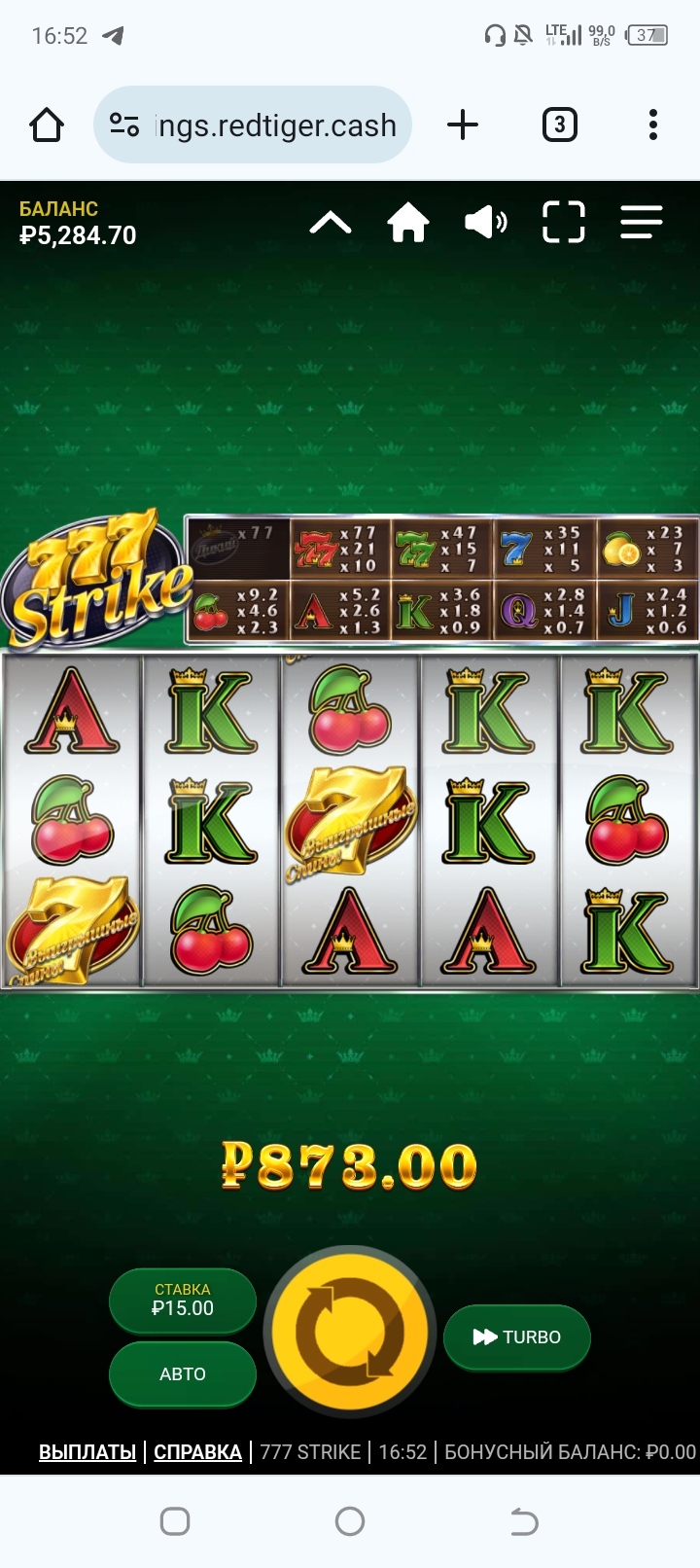Toggle TURBO spin mode
This screenshot has height=1568, width=700.
click(x=516, y=1337)
